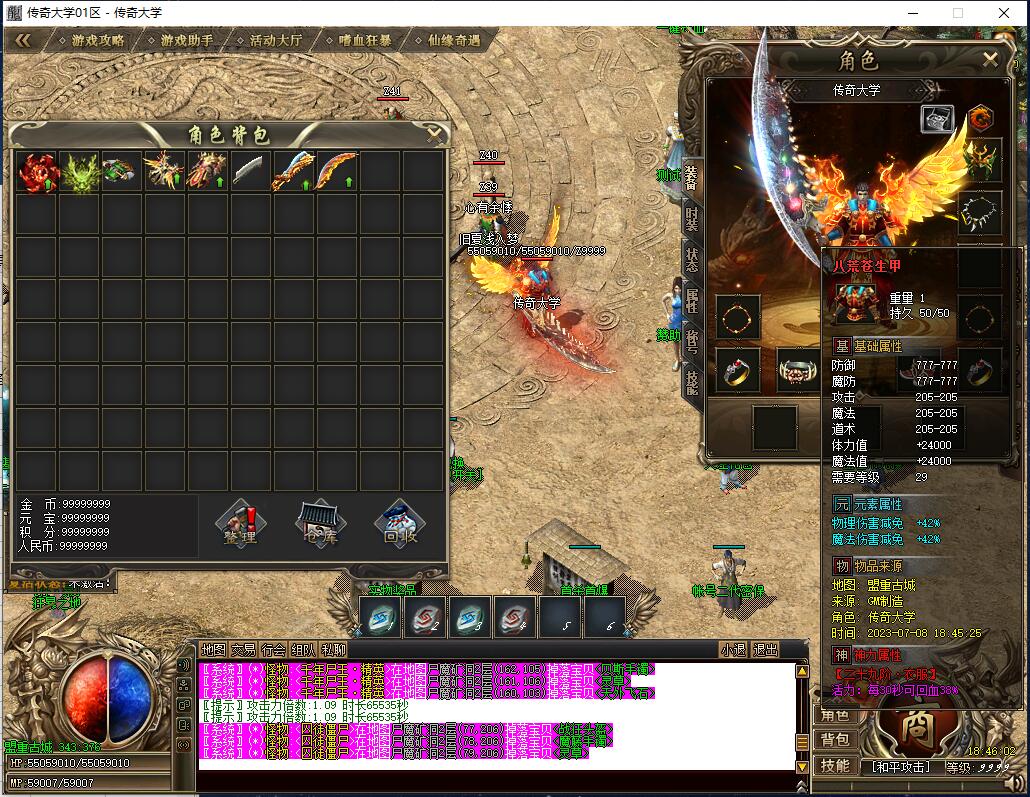Viewport: 1030px width, 797px height.
Task: Click the 退出 button above chat
Action: [x=765, y=650]
